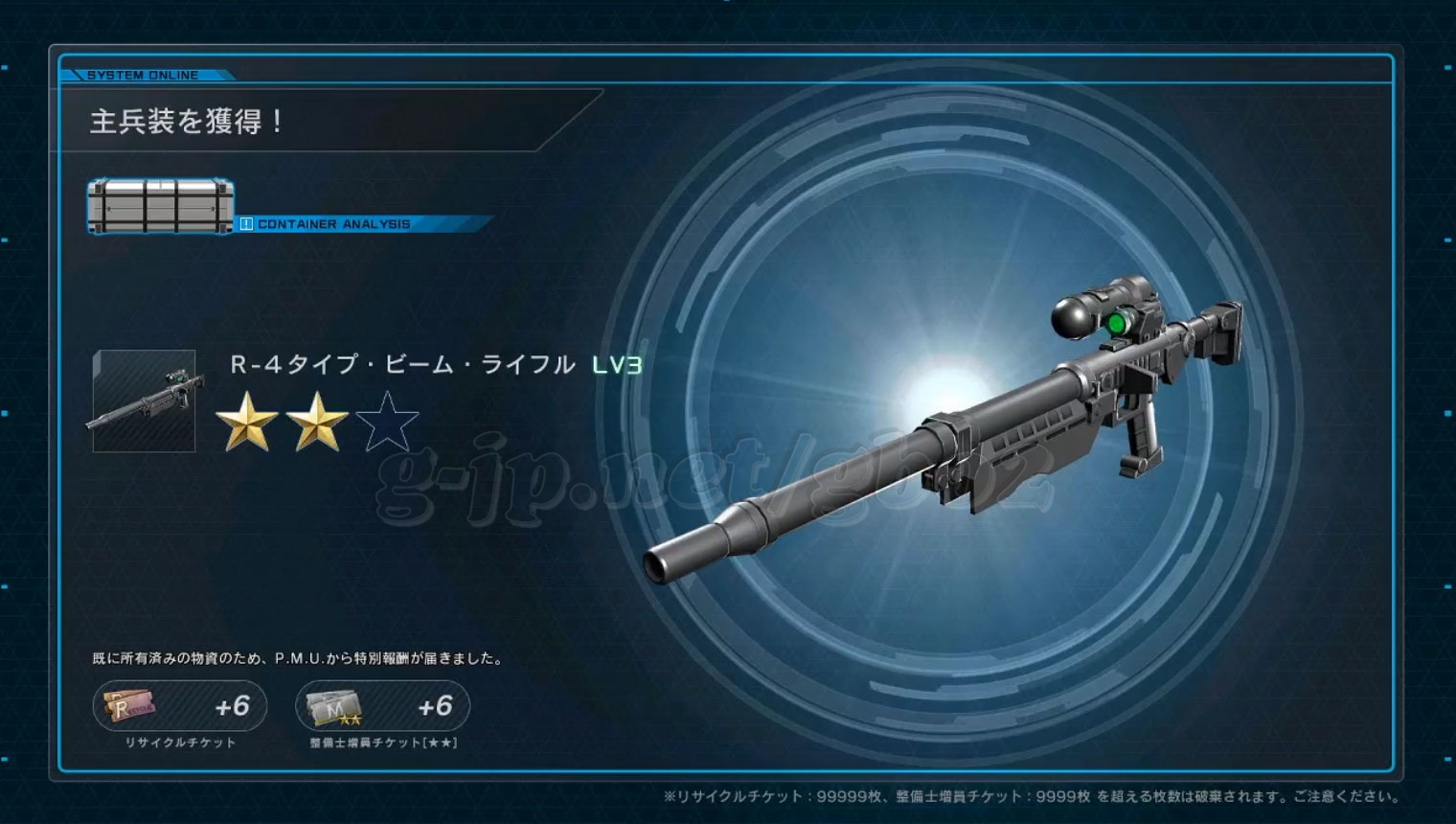
Task: Select the R-4 beam rifle thumbnail
Action: point(145,401)
